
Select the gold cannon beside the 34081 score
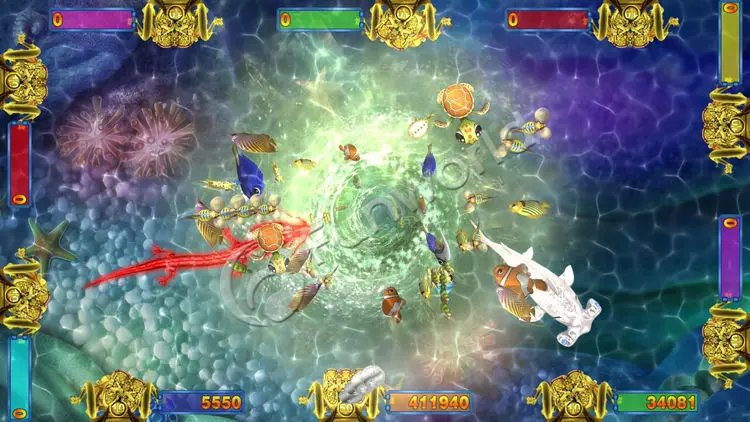(573, 396)
